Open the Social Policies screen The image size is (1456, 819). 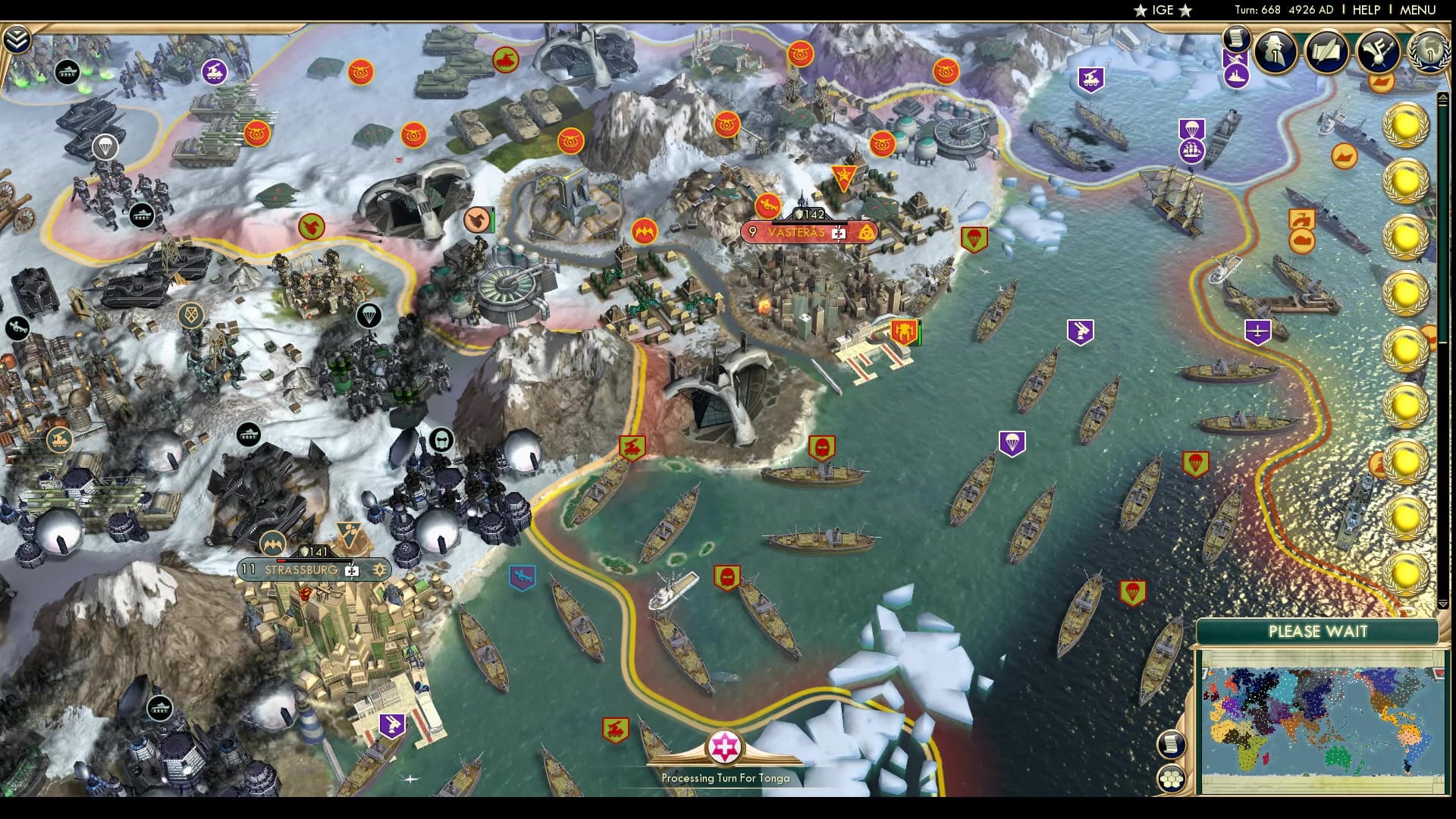click(x=1325, y=53)
